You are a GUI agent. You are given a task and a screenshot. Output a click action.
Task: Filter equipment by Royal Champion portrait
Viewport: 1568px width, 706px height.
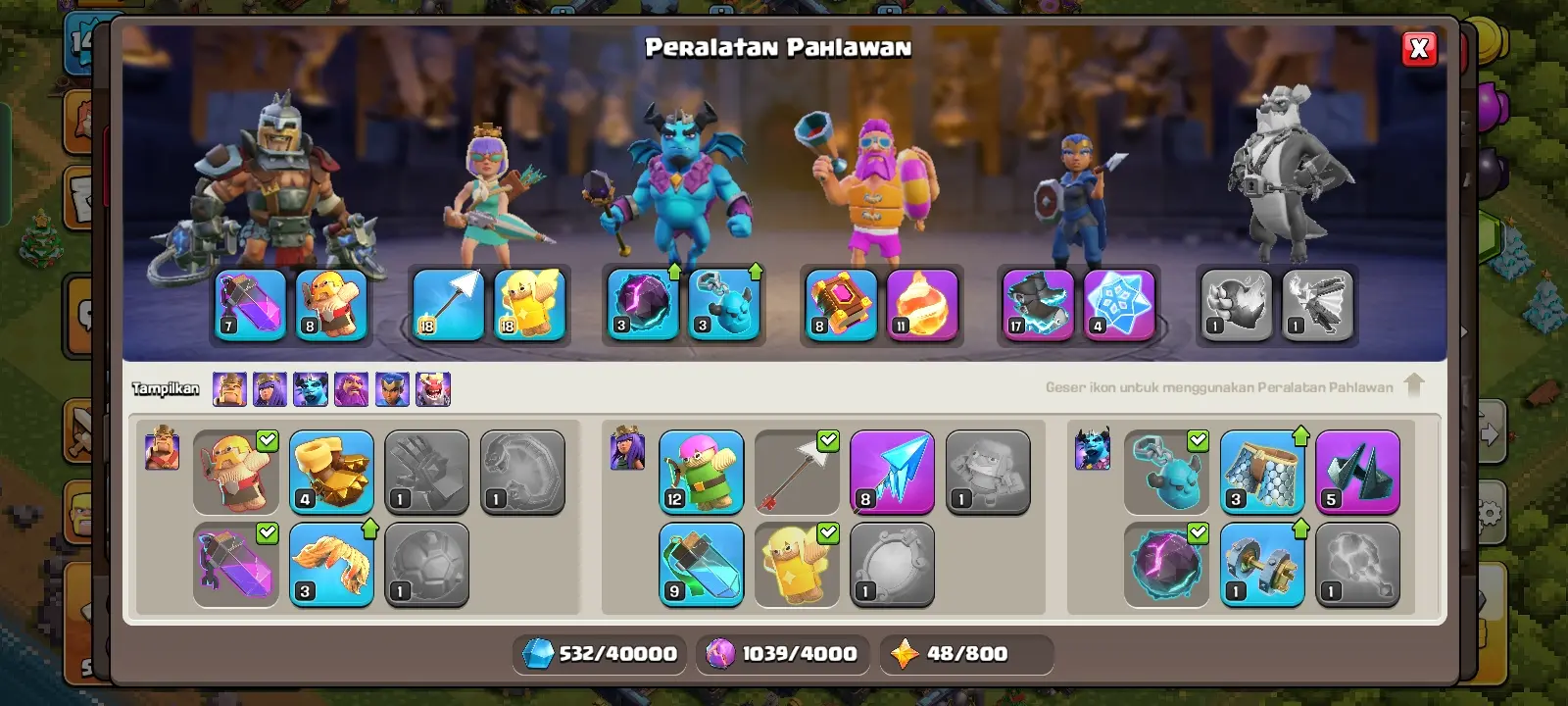[x=392, y=389]
